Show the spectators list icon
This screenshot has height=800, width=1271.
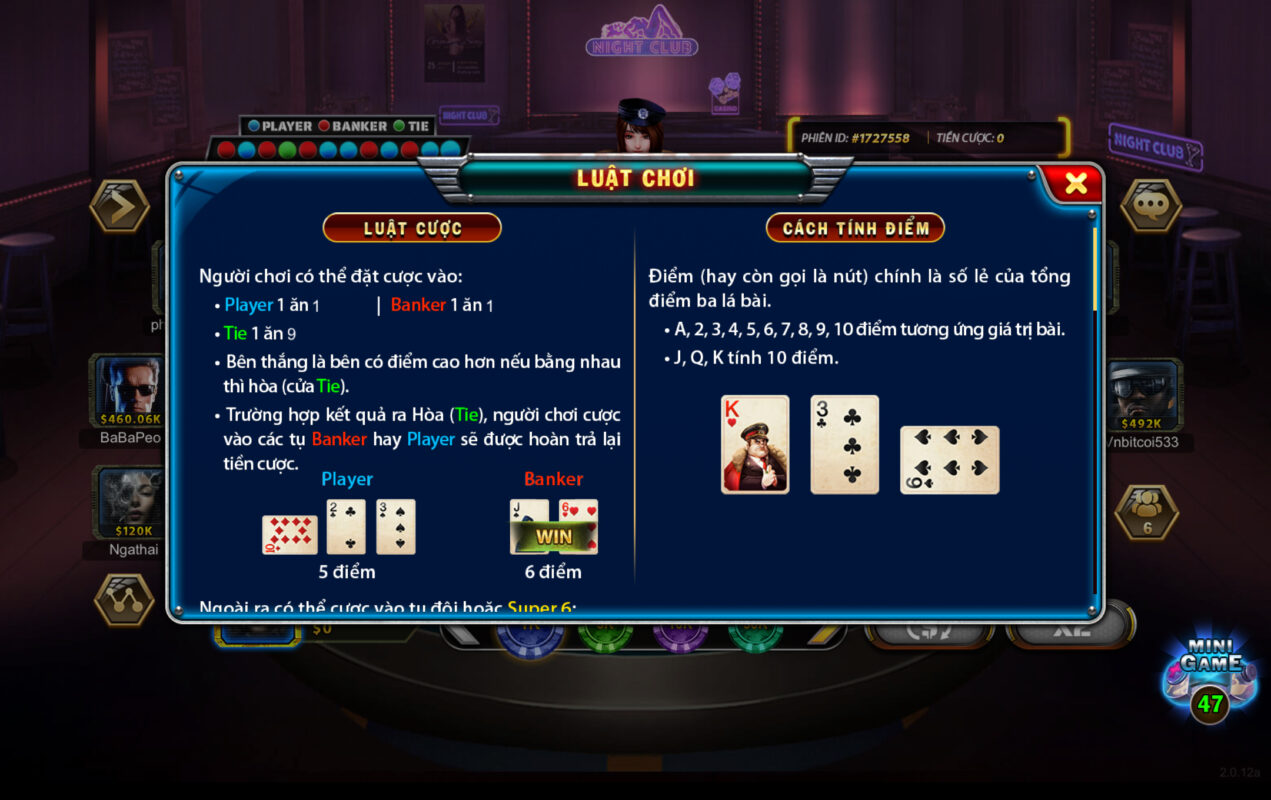coord(1146,511)
